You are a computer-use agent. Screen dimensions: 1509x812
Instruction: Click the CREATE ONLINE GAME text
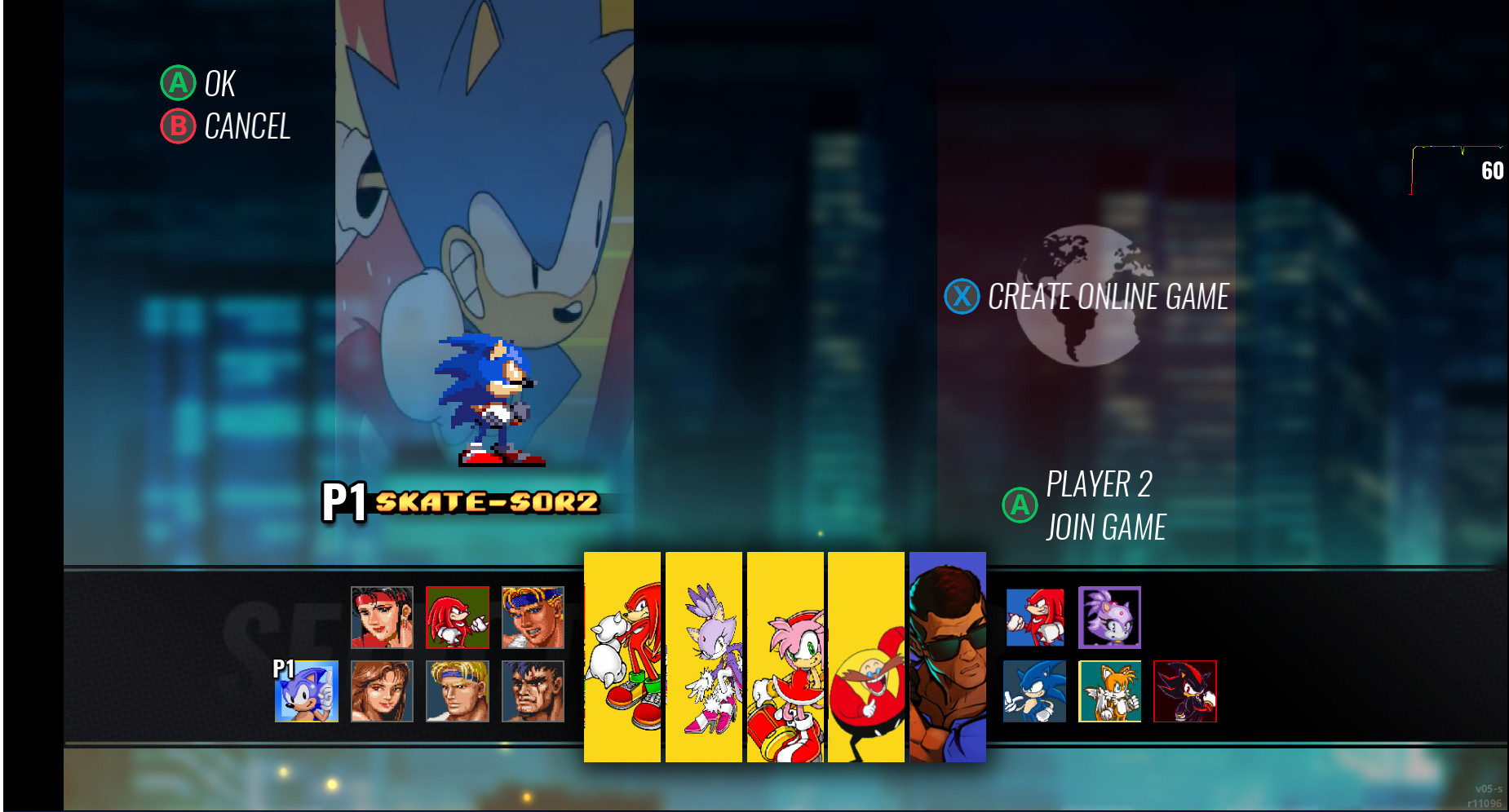click(1109, 297)
